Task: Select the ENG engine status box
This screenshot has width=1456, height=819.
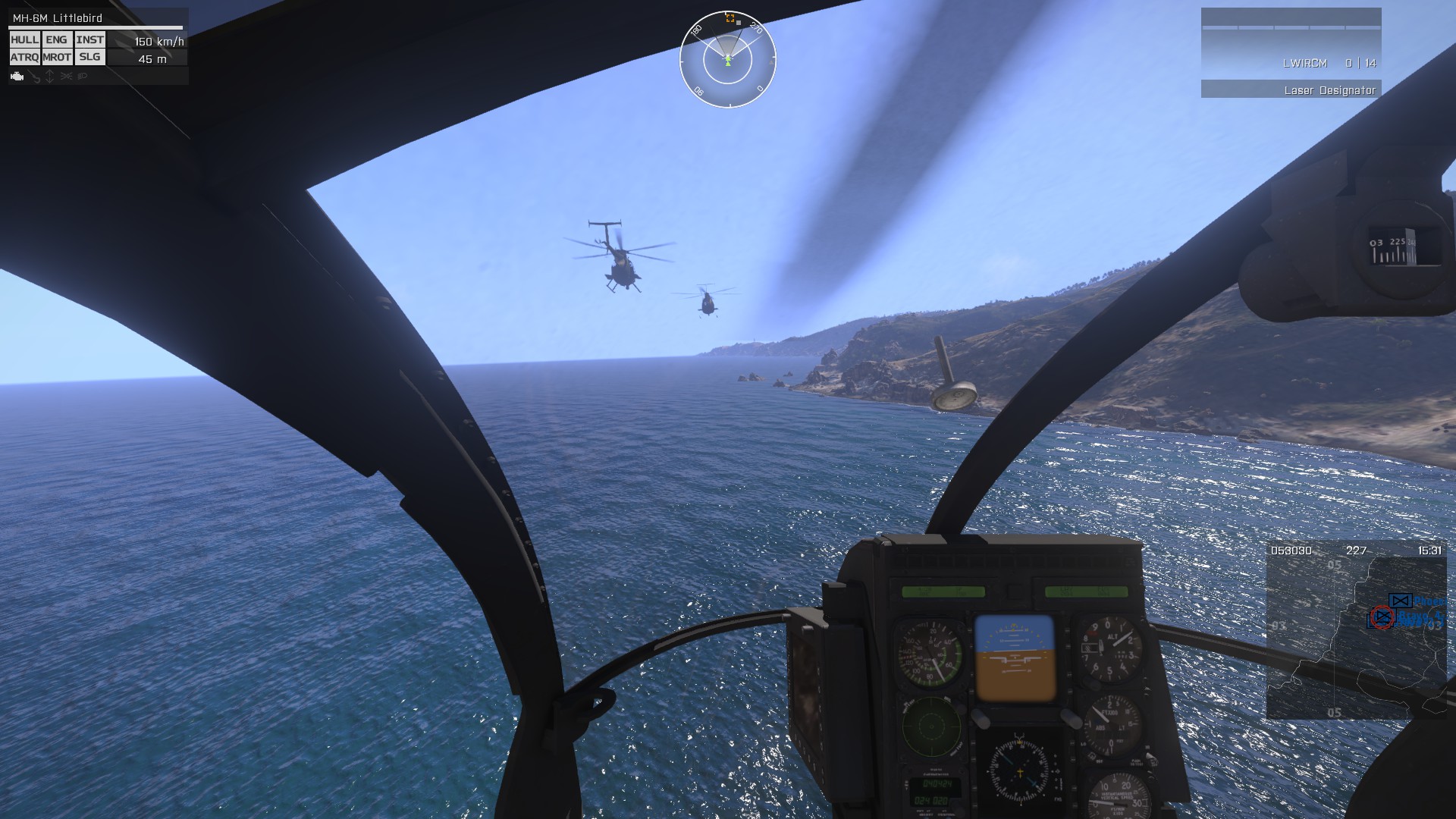Action: tap(56, 40)
